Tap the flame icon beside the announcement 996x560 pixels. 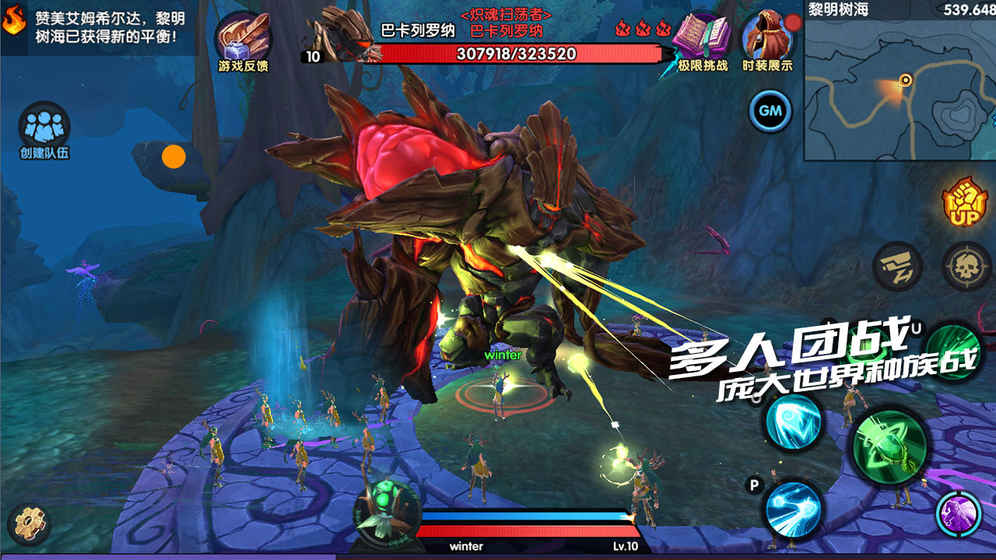pos(14,20)
